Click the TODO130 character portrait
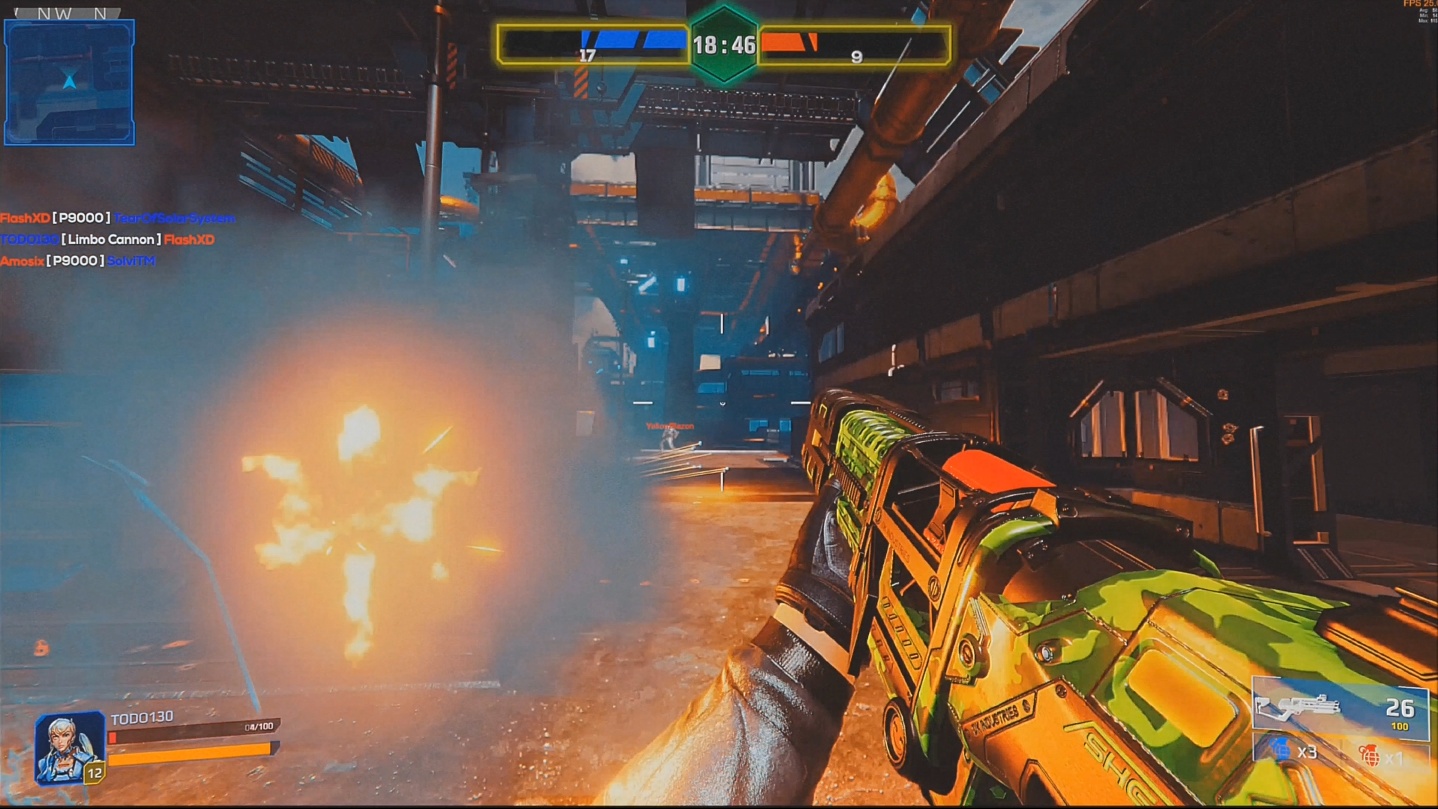 tap(67, 744)
